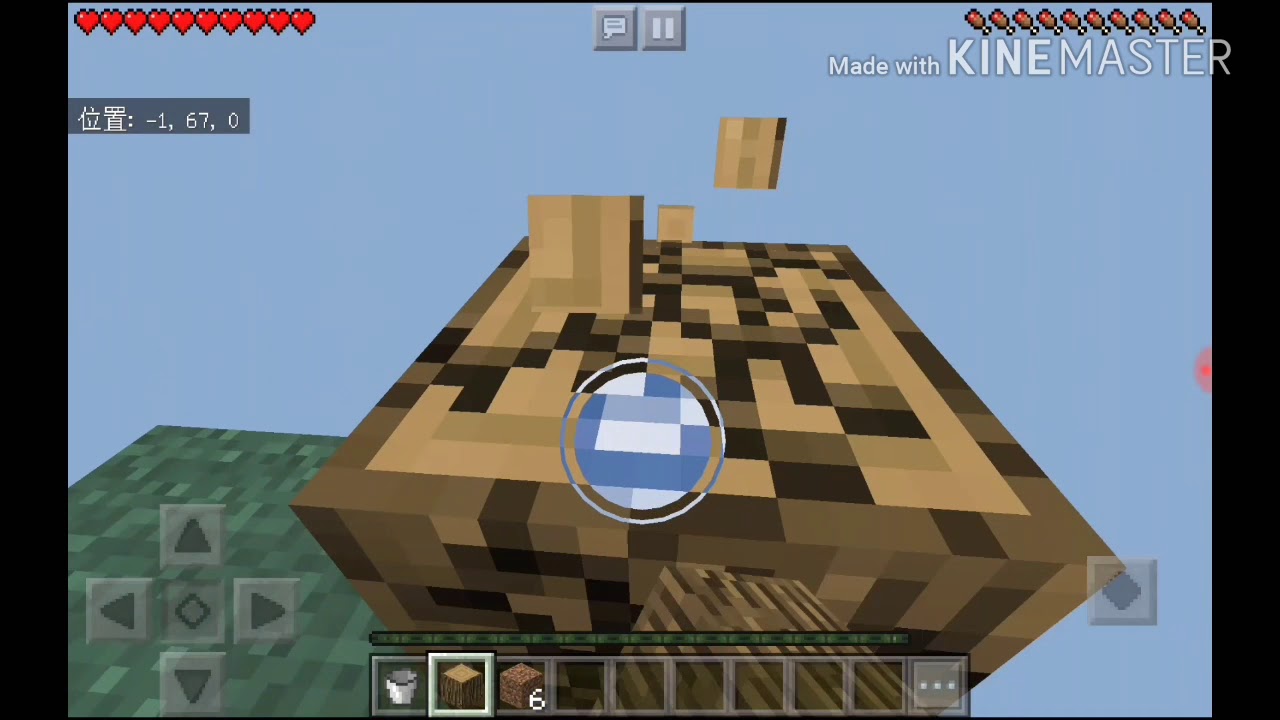The image size is (1280, 720).
Task: Tap the leftmost health heart
Action: 88,22
